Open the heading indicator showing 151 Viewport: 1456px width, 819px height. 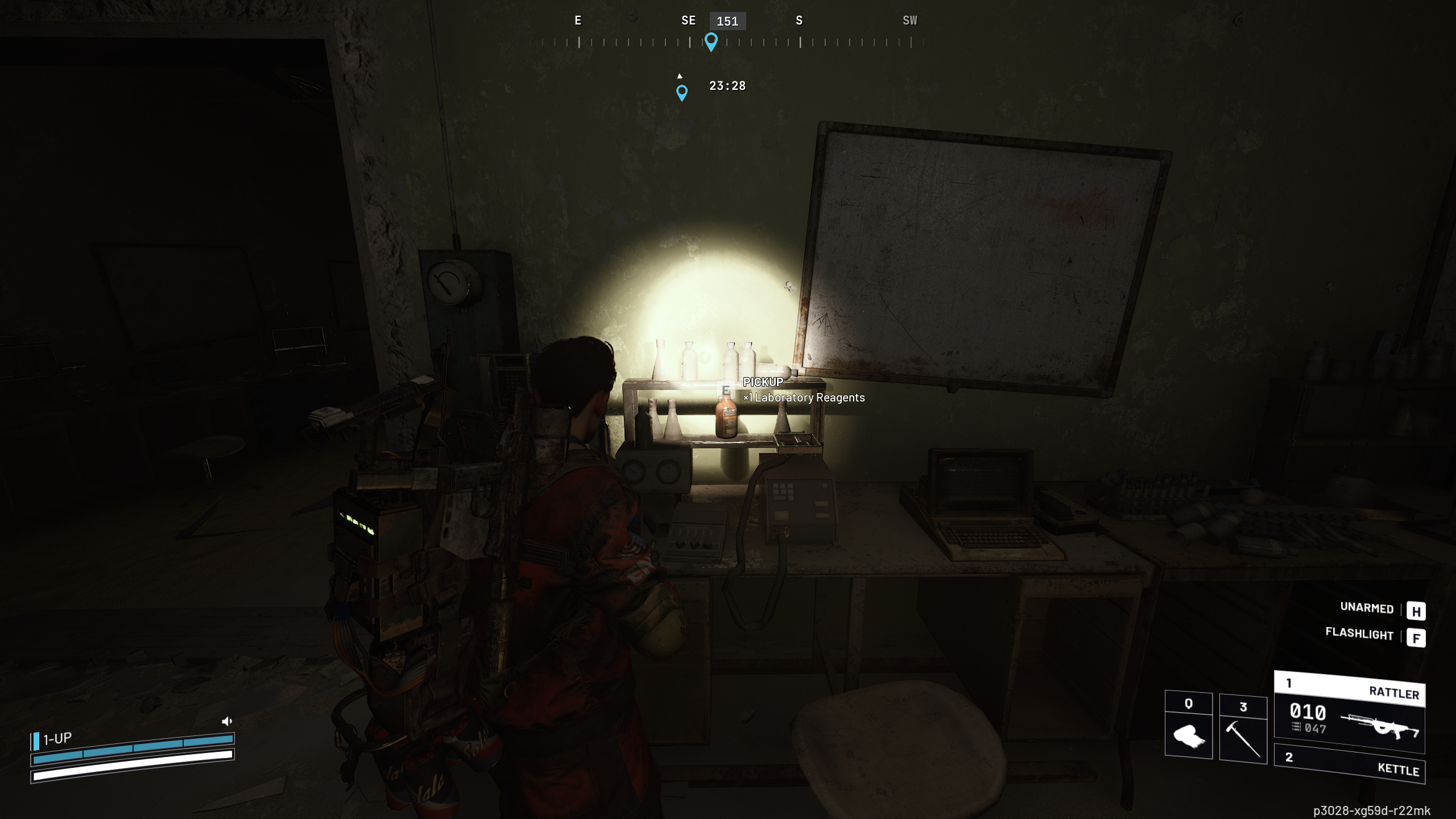pyautogui.click(x=727, y=21)
